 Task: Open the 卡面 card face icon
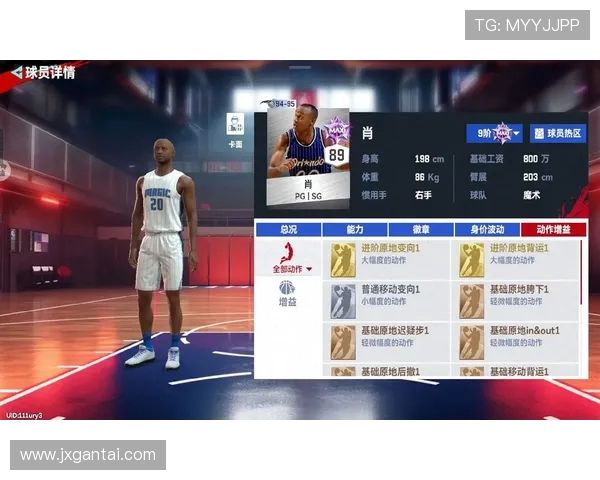pyautogui.click(x=236, y=127)
